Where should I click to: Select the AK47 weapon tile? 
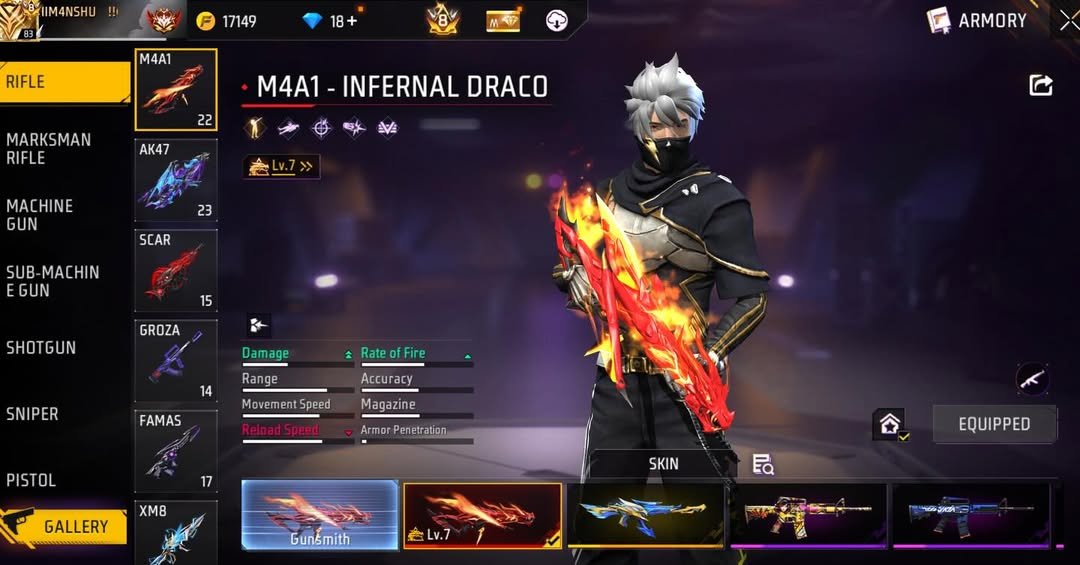pos(176,180)
